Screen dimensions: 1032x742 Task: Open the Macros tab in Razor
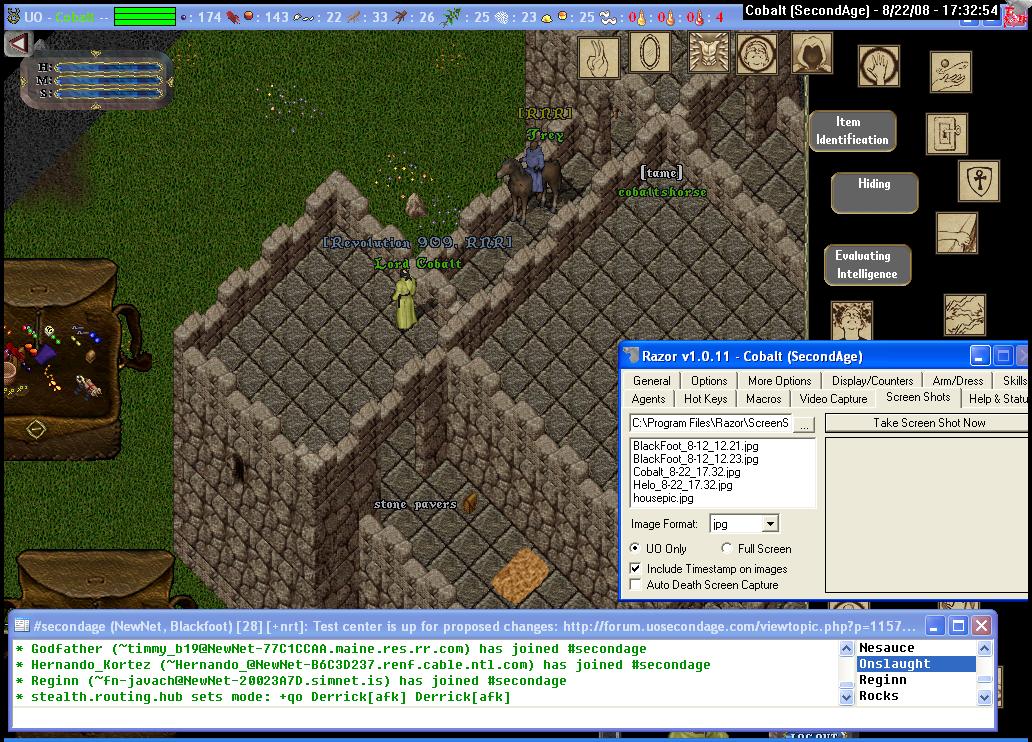pyautogui.click(x=763, y=398)
